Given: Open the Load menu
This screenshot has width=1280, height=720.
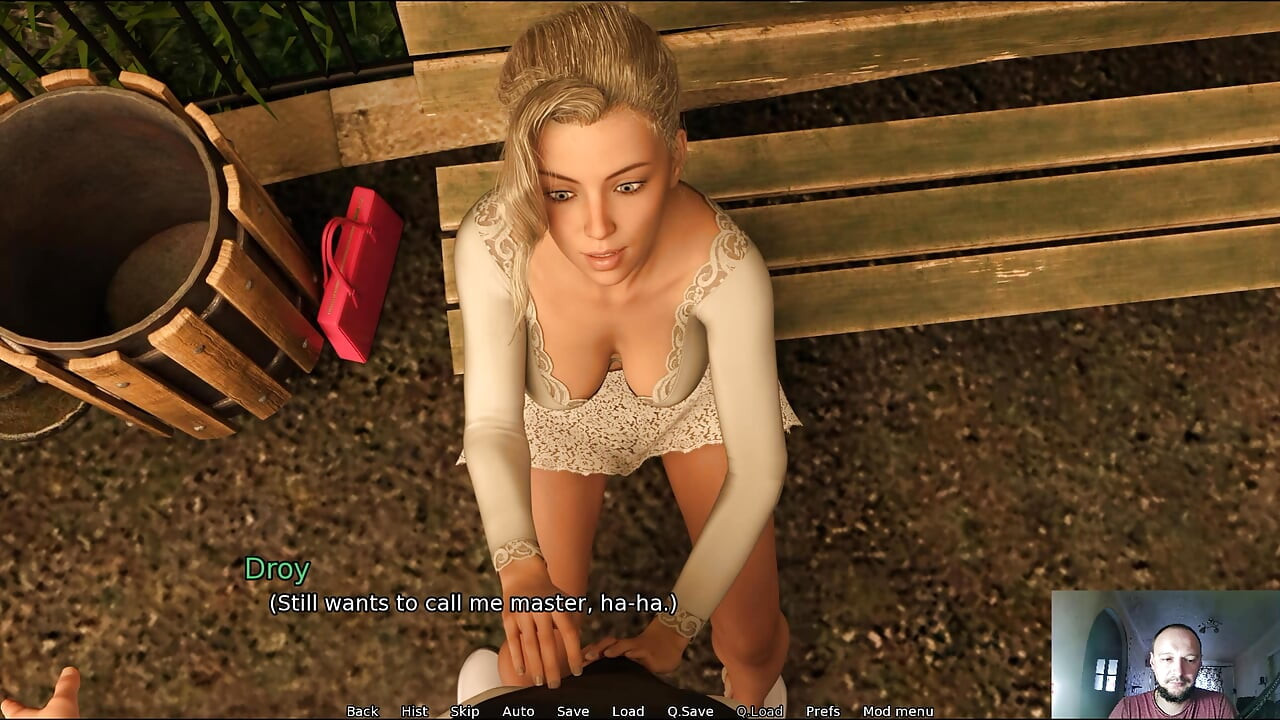Looking at the screenshot, I should click(x=628, y=711).
